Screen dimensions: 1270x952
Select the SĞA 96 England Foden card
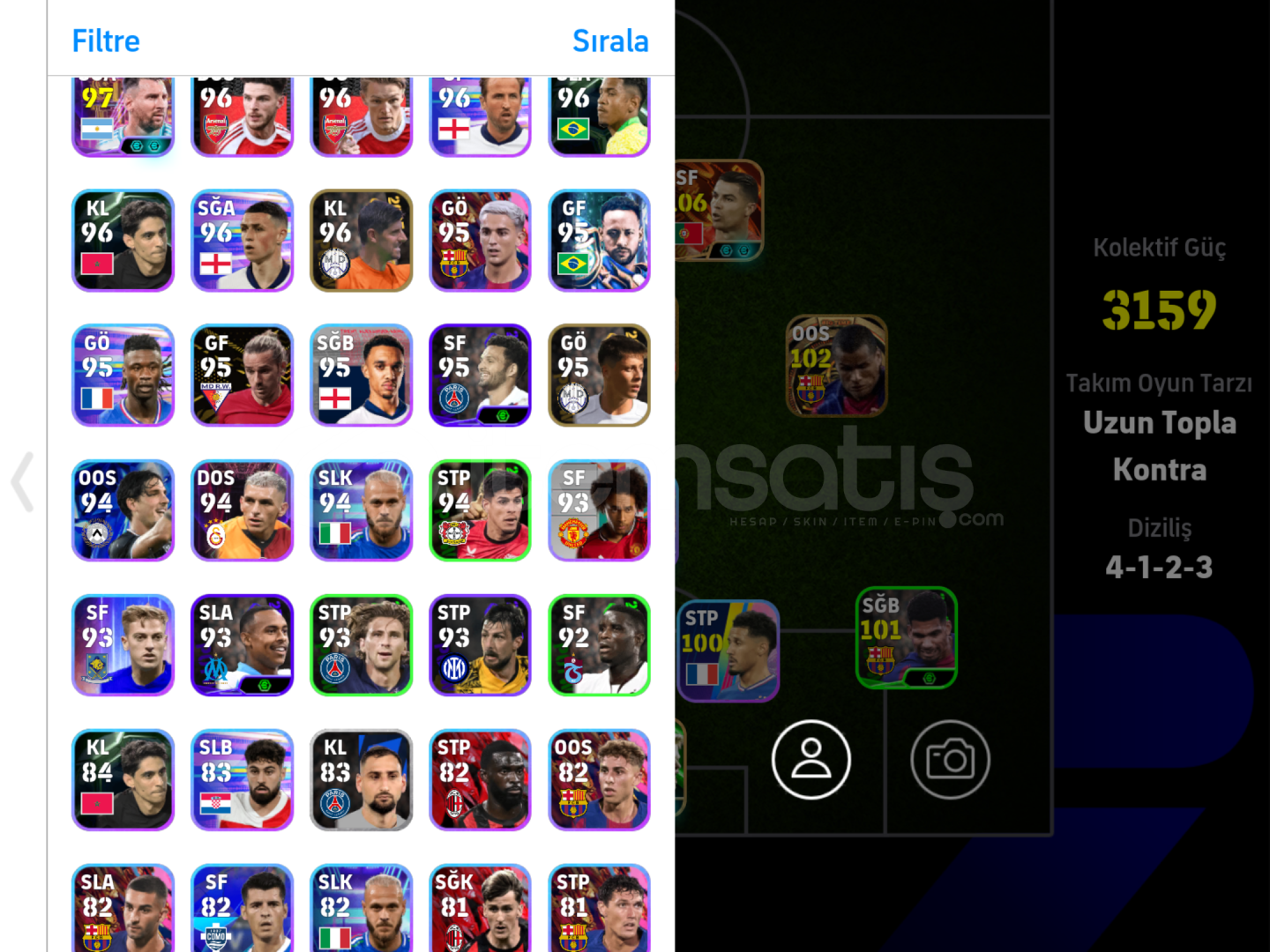[242, 241]
